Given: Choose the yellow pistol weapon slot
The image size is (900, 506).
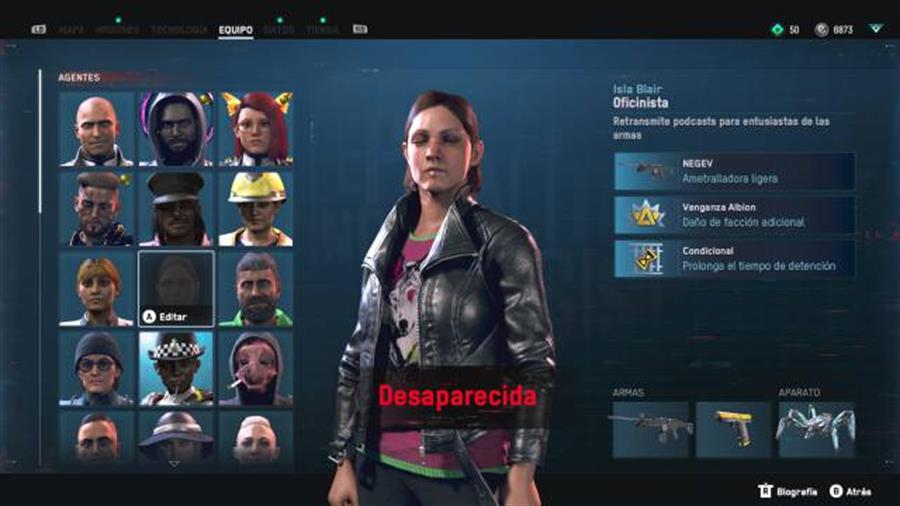Looking at the screenshot, I should click(733, 429).
